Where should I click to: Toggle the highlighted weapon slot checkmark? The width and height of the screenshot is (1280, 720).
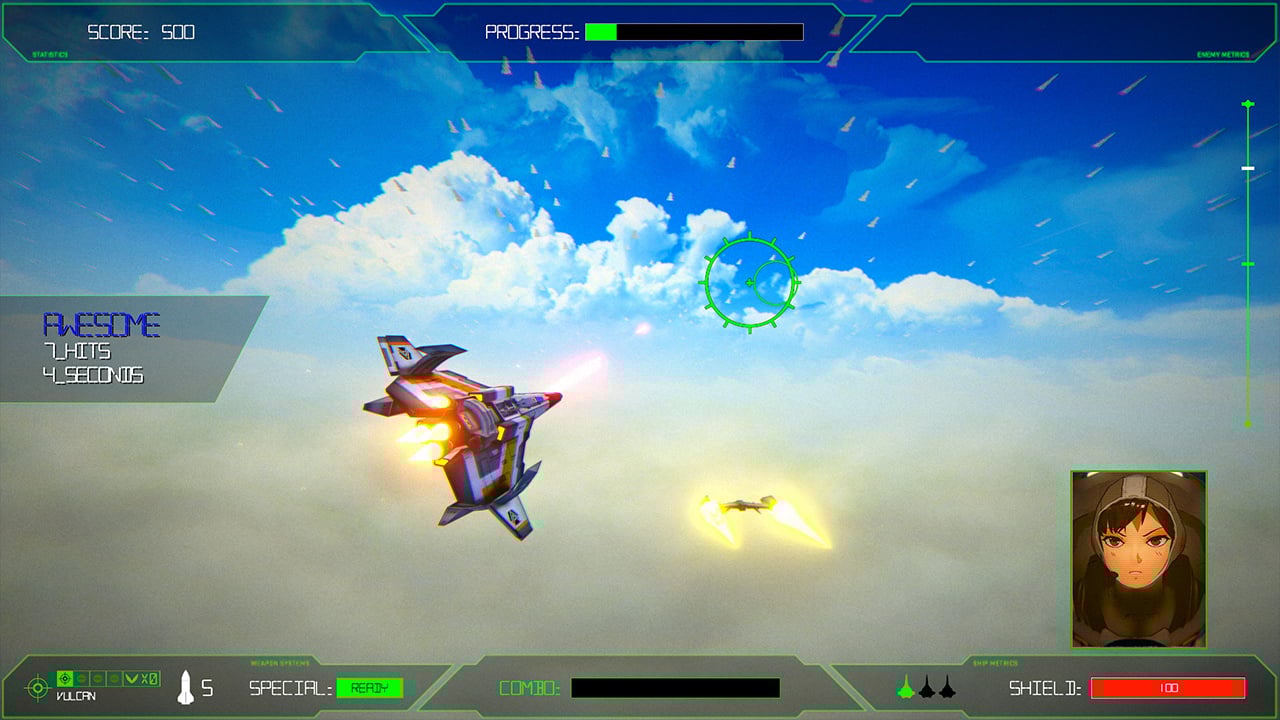131,678
